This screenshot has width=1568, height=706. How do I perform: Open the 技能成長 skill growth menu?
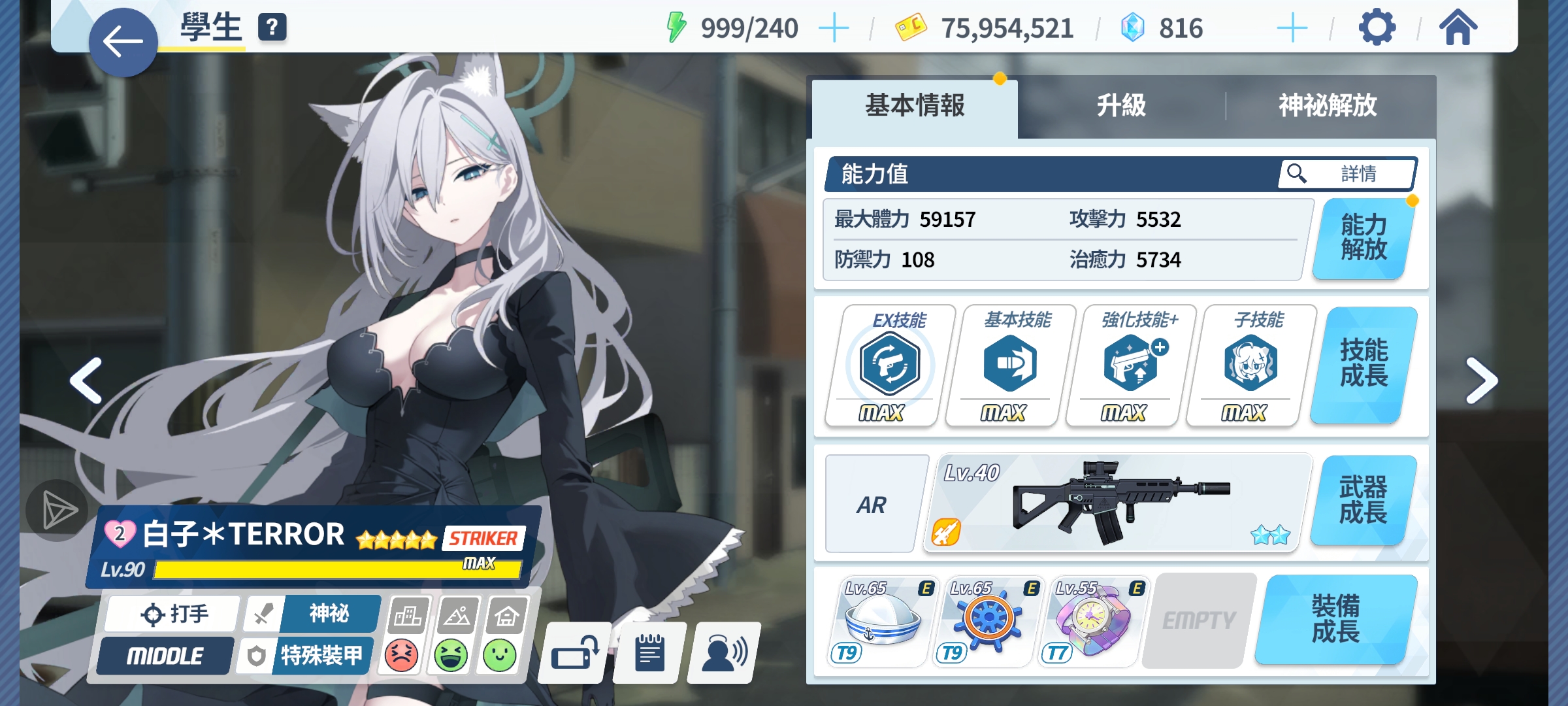(1364, 364)
